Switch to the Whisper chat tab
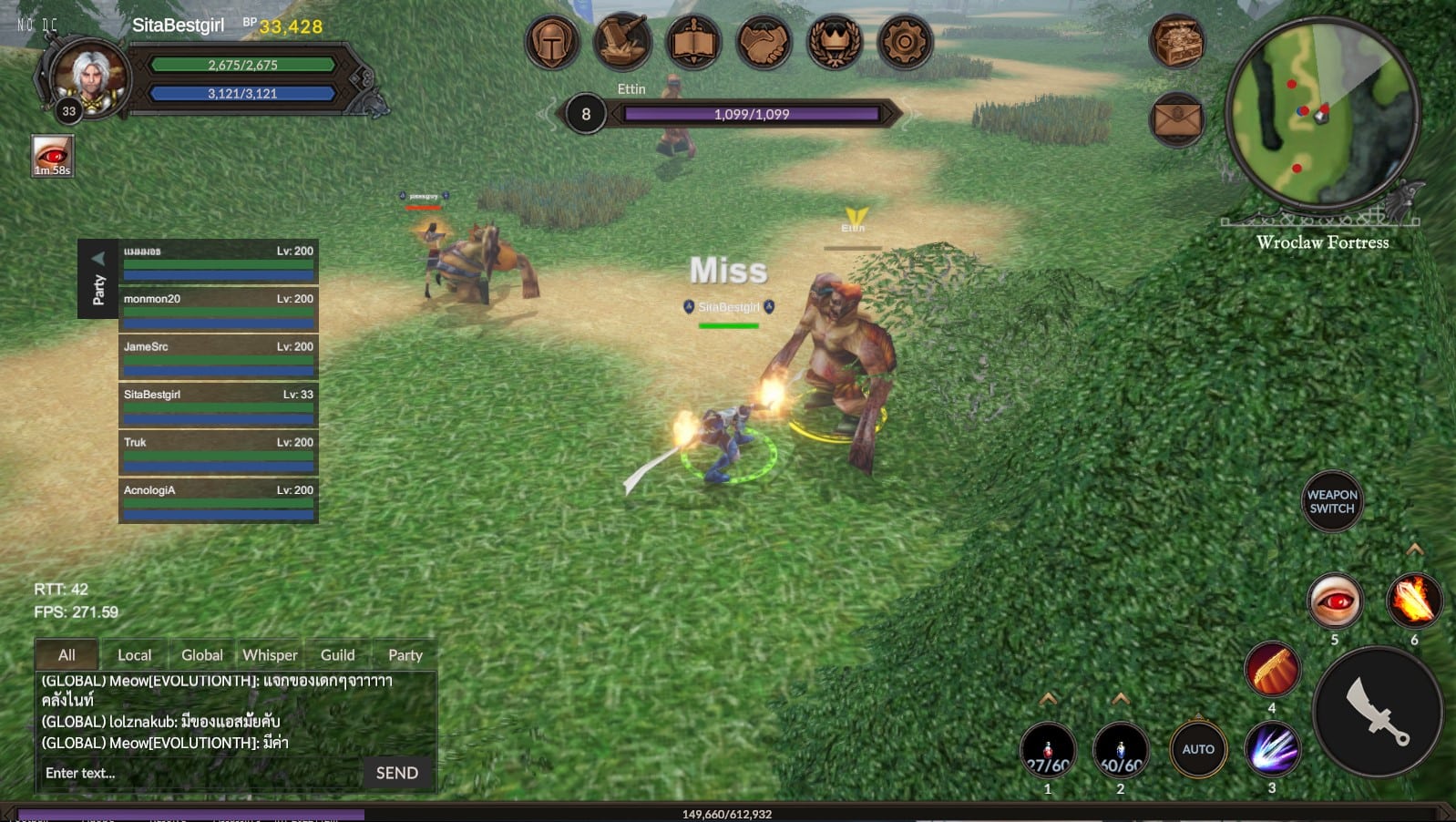 click(270, 655)
